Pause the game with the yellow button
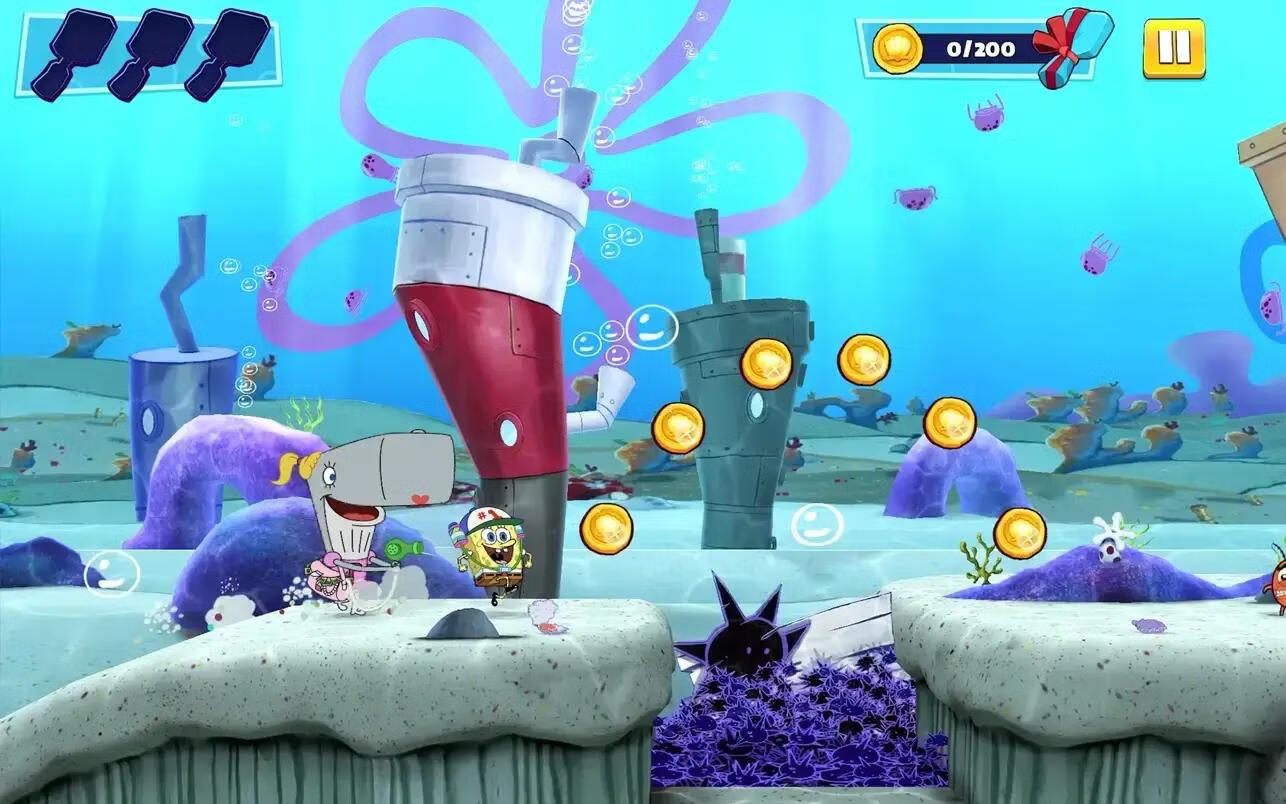Screen dimensions: 1286x804 (x=1173, y=48)
